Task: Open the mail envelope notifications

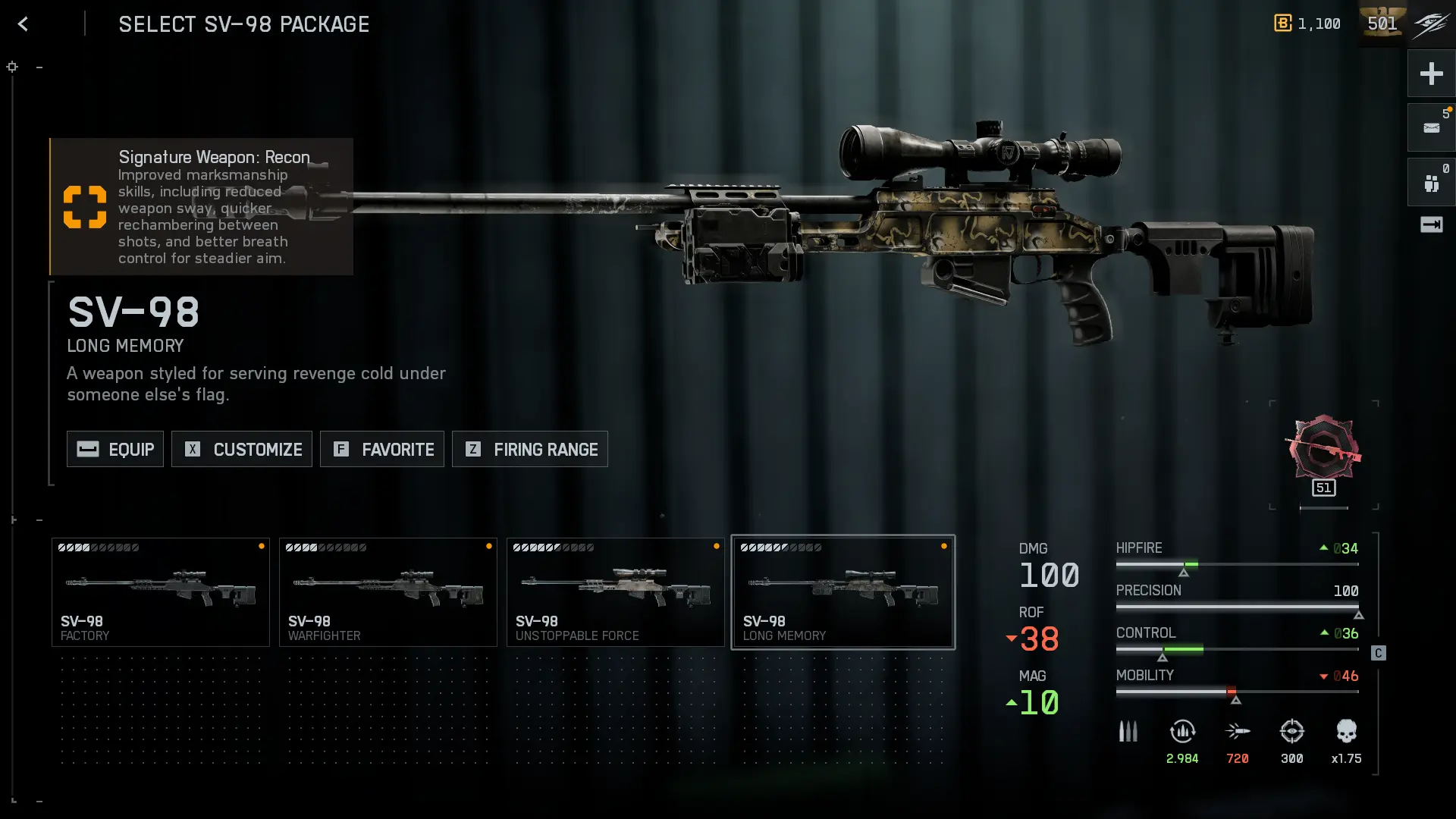Action: [1431, 127]
